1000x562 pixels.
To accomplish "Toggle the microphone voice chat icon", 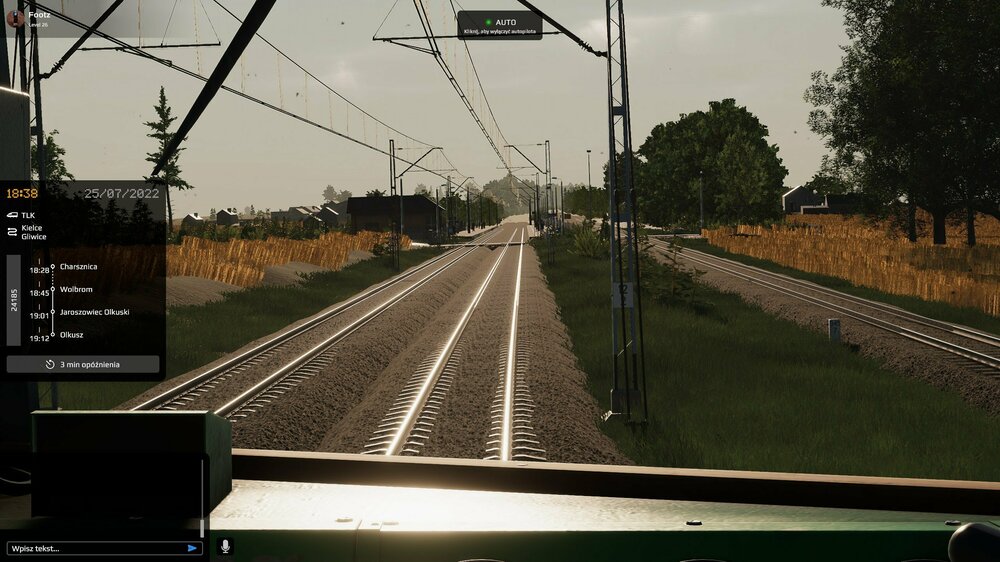I will click(x=225, y=547).
